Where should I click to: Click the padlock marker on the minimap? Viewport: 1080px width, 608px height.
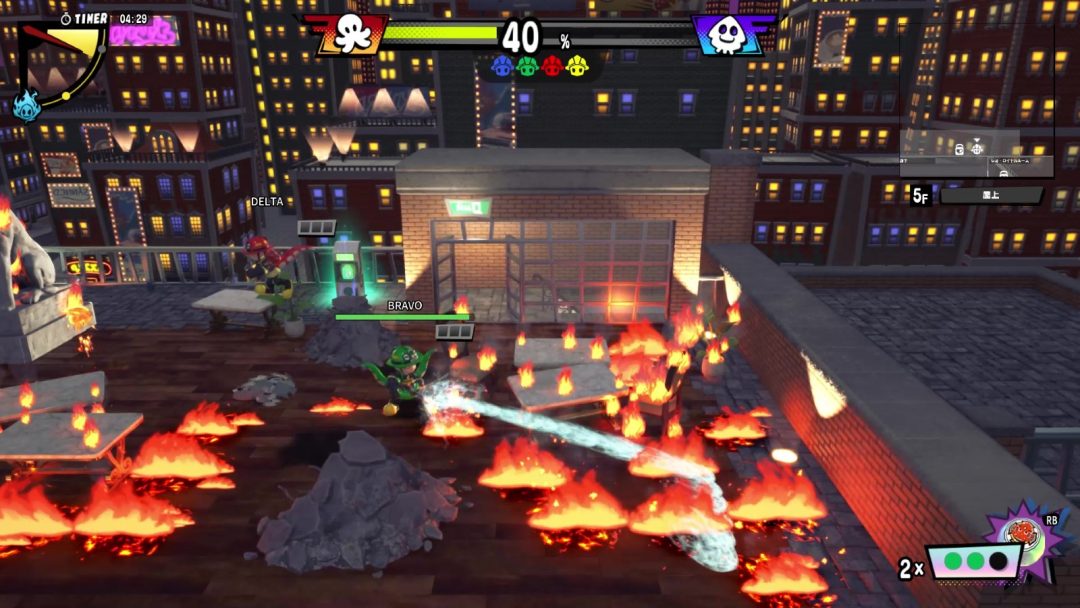click(x=958, y=149)
